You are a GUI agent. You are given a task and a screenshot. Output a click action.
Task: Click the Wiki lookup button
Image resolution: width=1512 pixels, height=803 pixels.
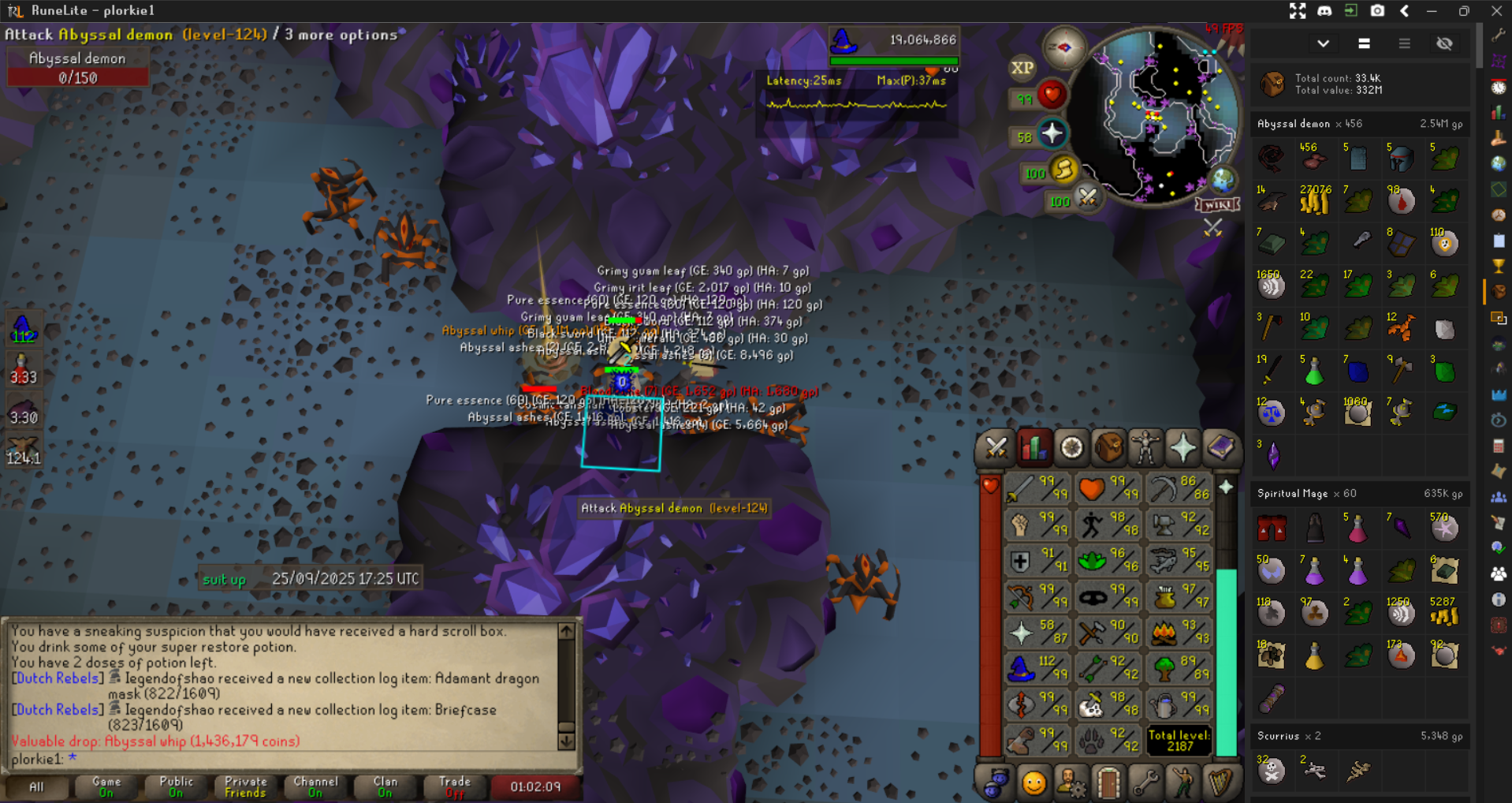tap(1218, 205)
